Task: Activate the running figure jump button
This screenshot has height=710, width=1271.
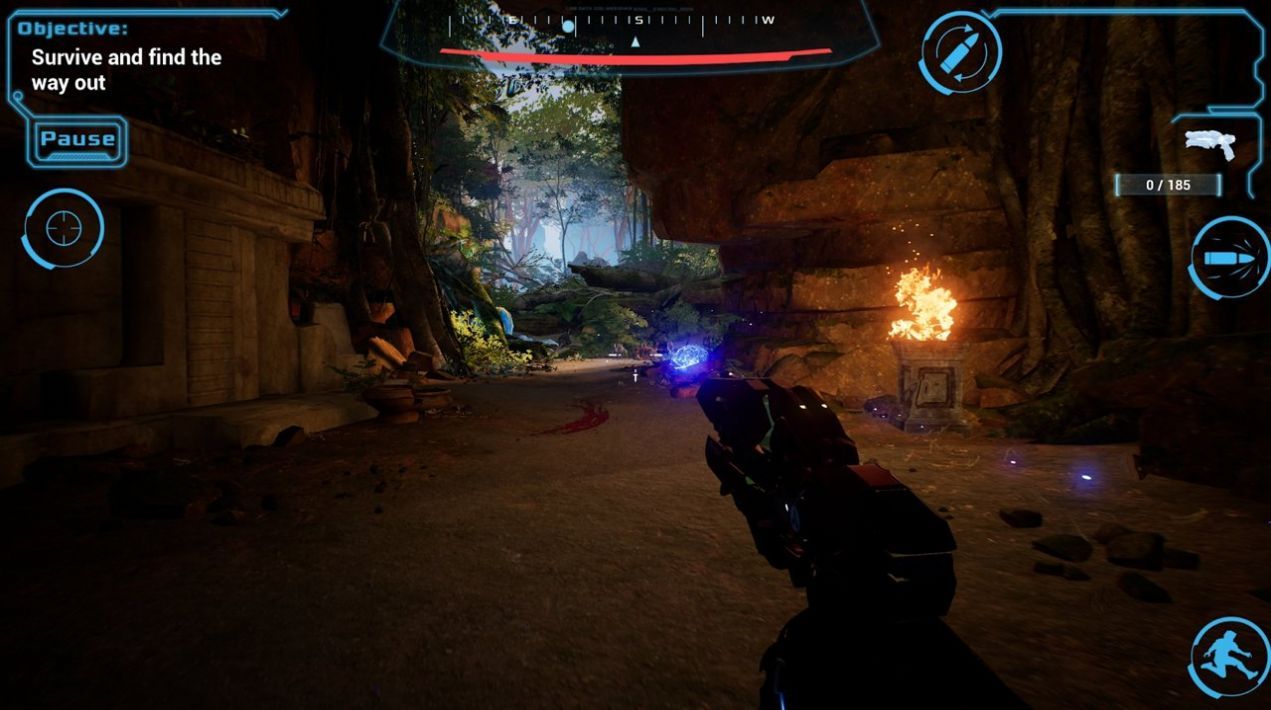Action: [1229, 657]
